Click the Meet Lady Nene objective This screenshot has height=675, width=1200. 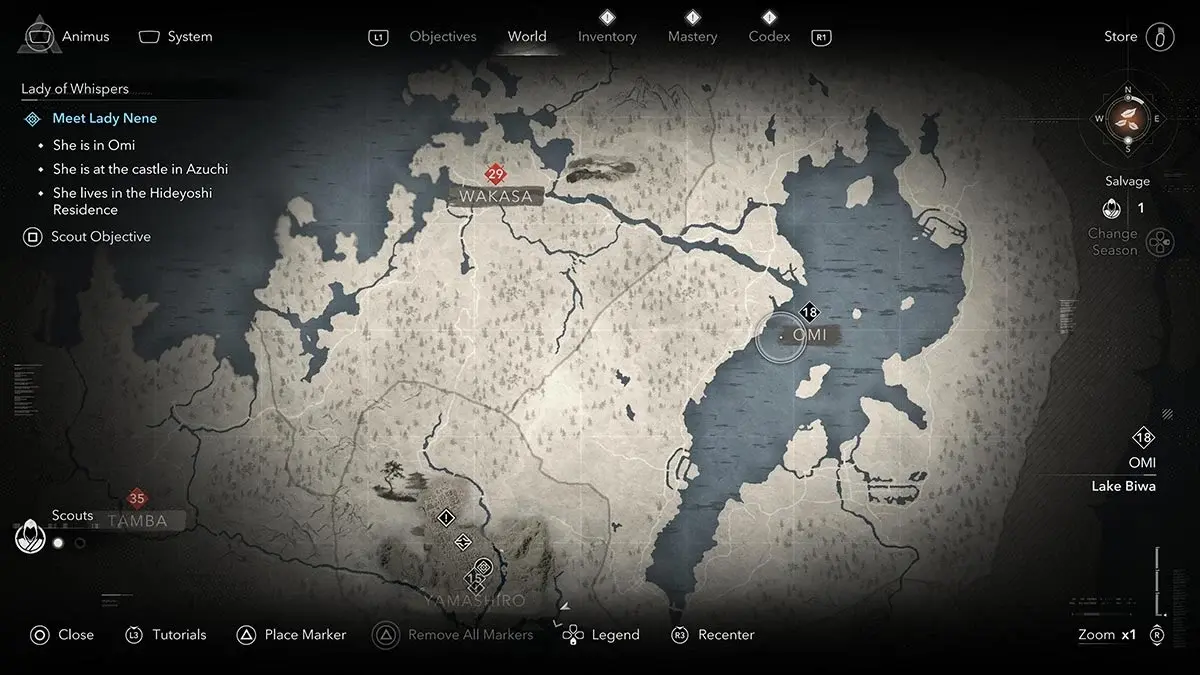104,118
